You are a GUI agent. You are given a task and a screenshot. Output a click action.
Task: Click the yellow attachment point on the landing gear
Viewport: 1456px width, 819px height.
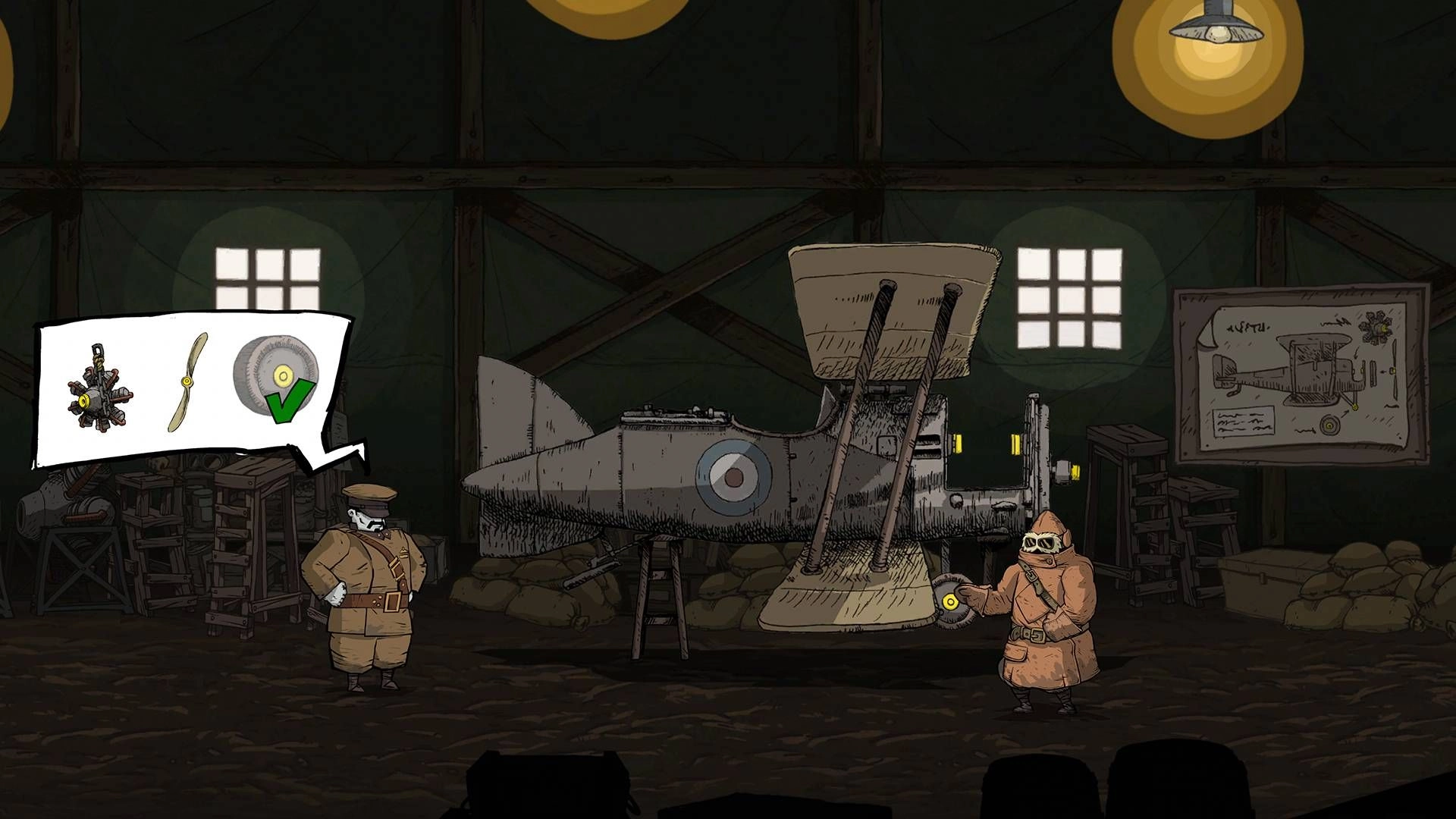pyautogui.click(x=950, y=601)
